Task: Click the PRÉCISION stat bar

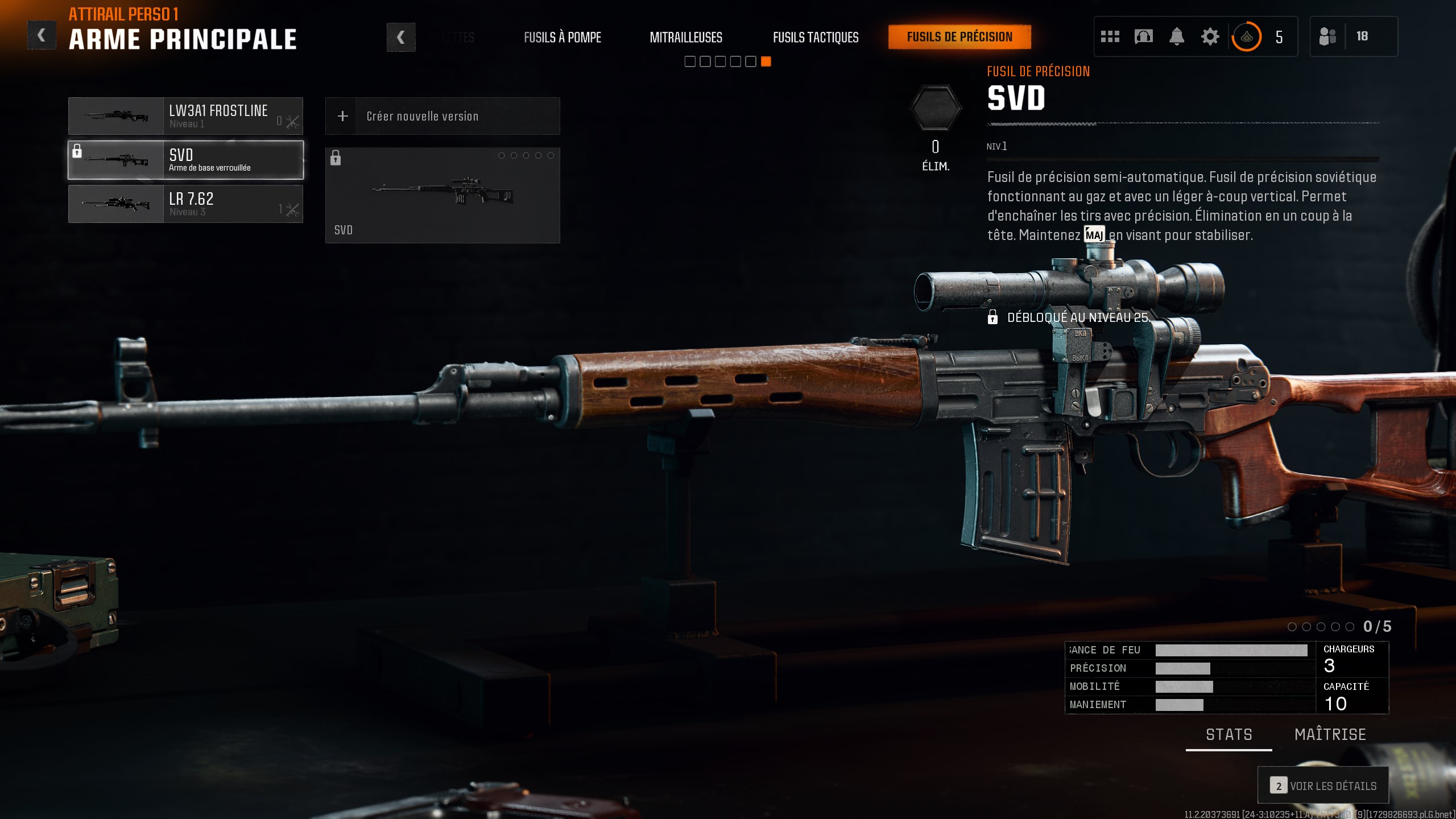Action: (1183, 668)
